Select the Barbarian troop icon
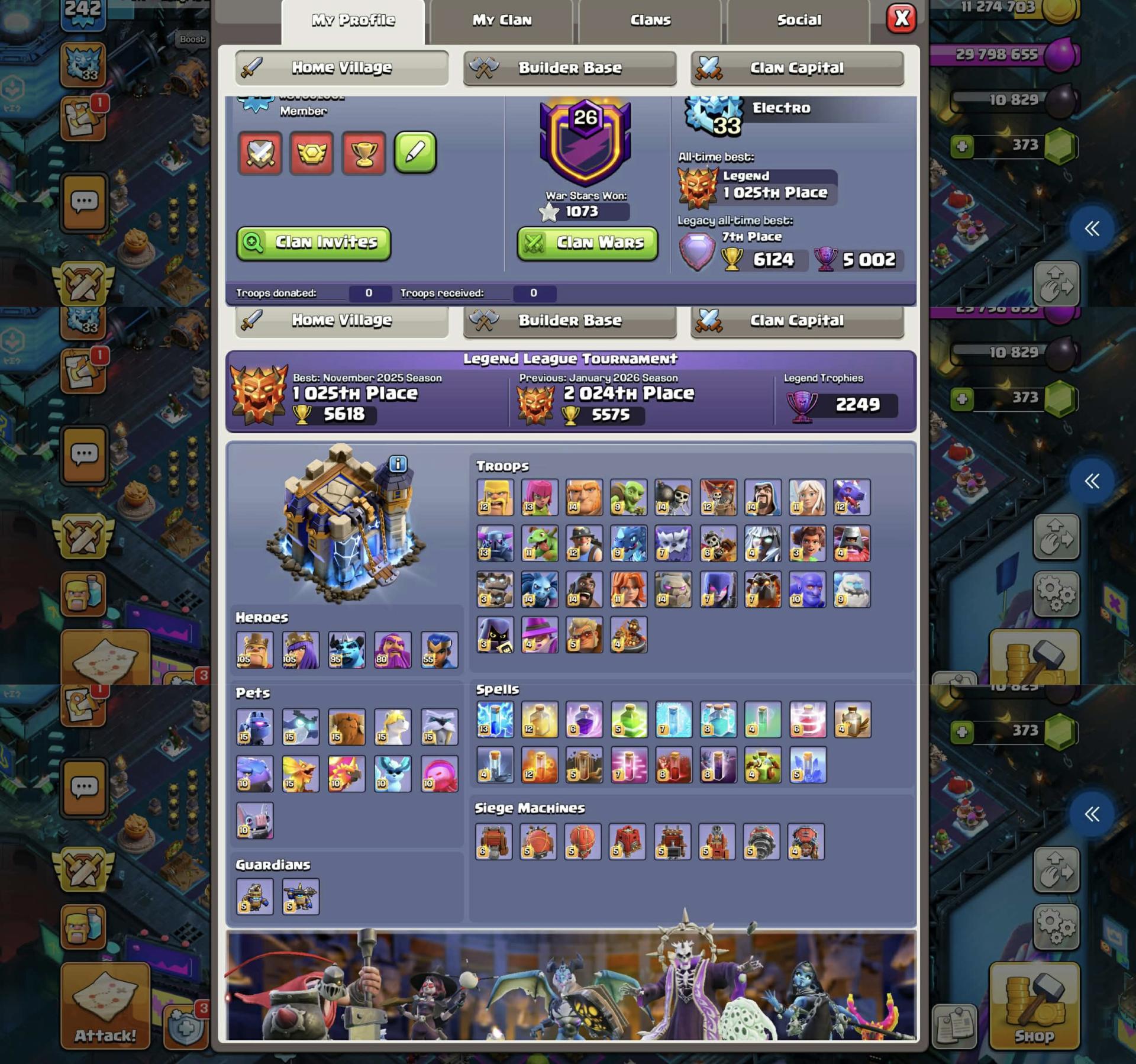The height and width of the screenshot is (1064, 1136). (495, 498)
